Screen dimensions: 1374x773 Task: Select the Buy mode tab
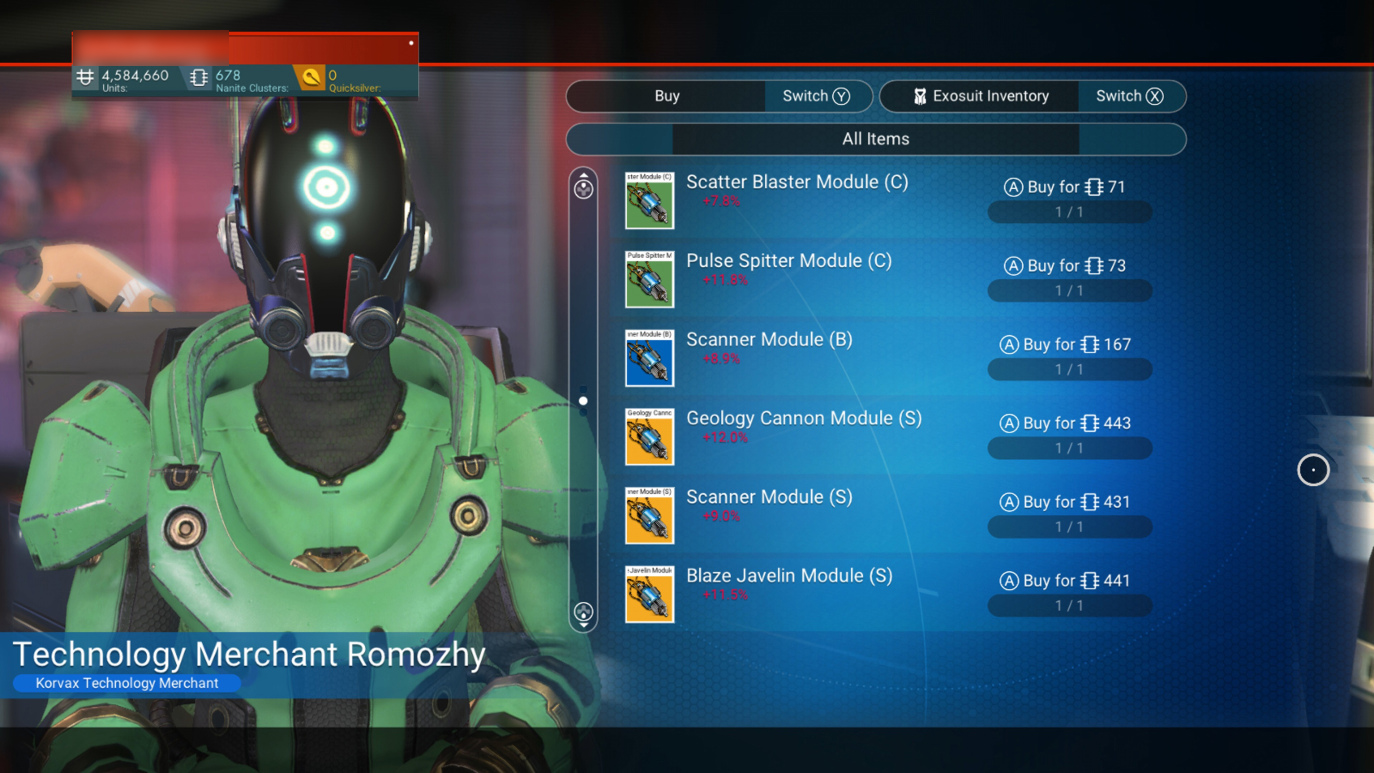(x=667, y=96)
